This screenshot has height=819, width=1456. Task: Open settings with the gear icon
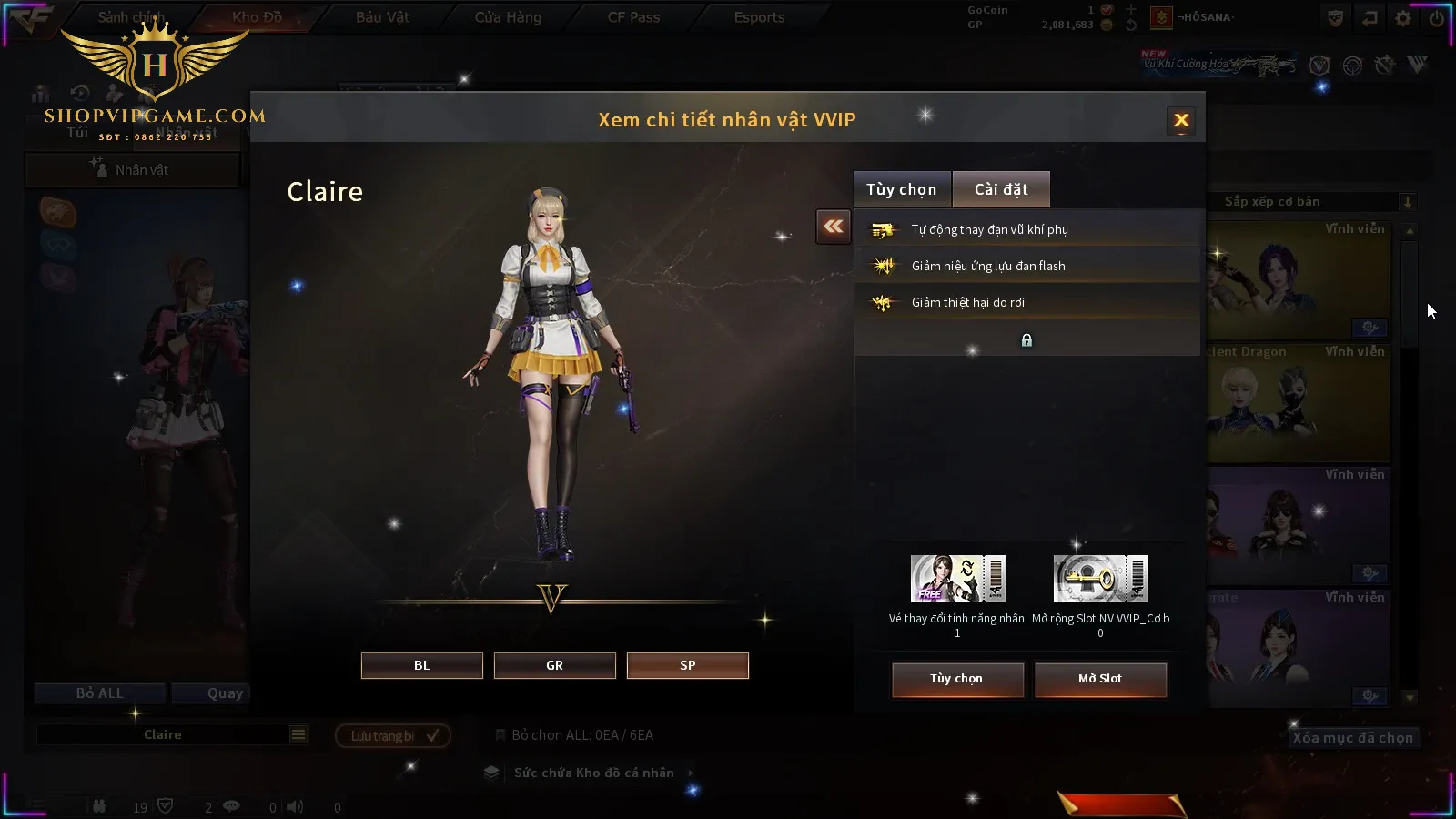click(1403, 18)
